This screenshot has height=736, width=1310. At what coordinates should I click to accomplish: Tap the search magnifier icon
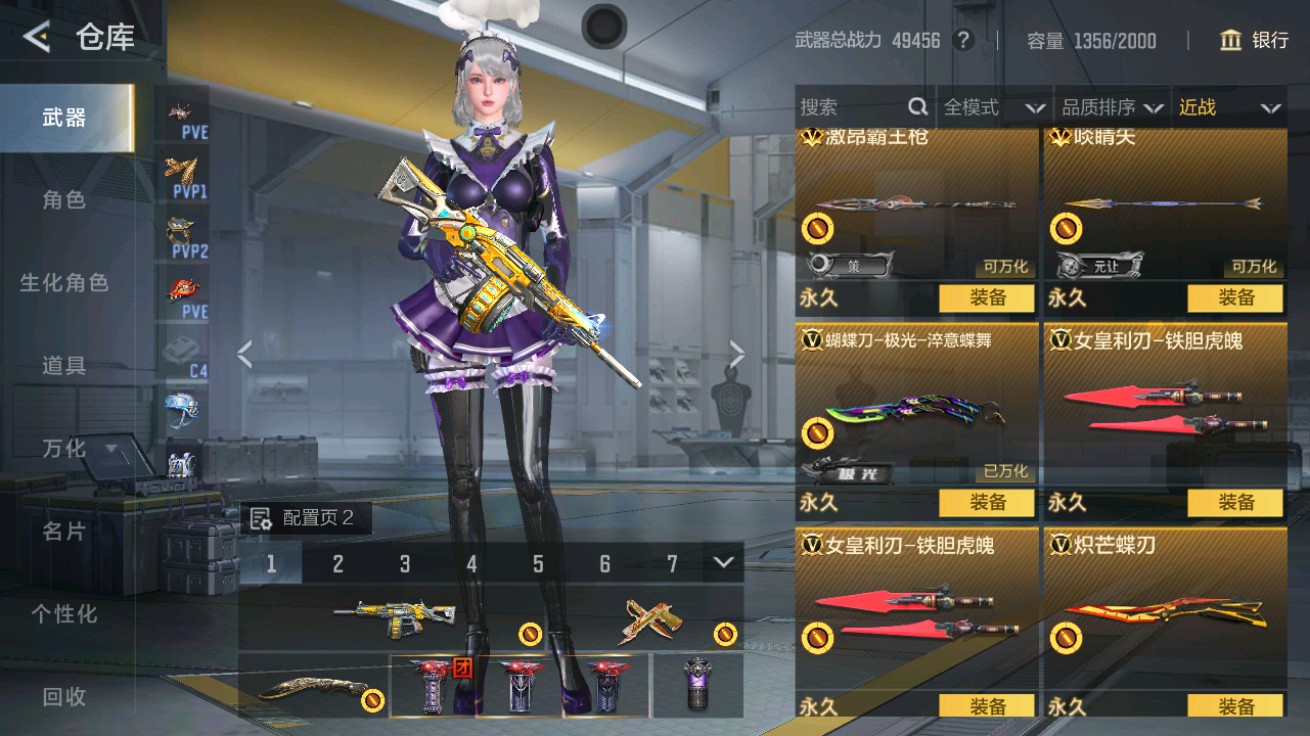(x=916, y=107)
